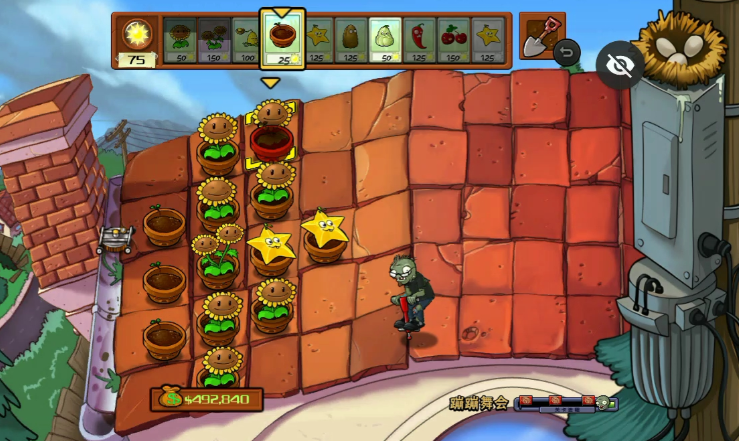Pick the Cabbage-pult seed packet

pos(246,42)
